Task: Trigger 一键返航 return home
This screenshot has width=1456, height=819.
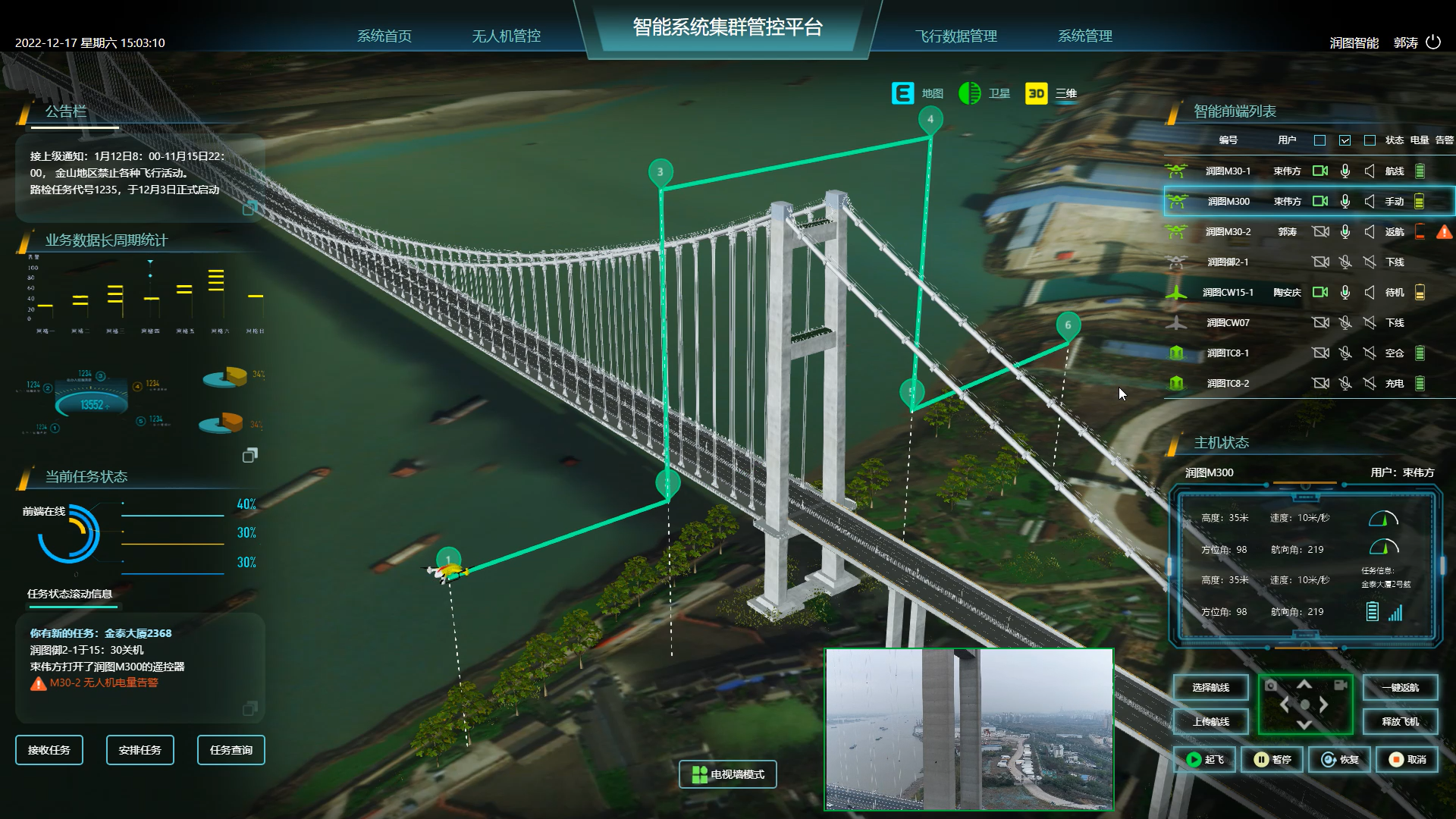Action: pos(1400,688)
